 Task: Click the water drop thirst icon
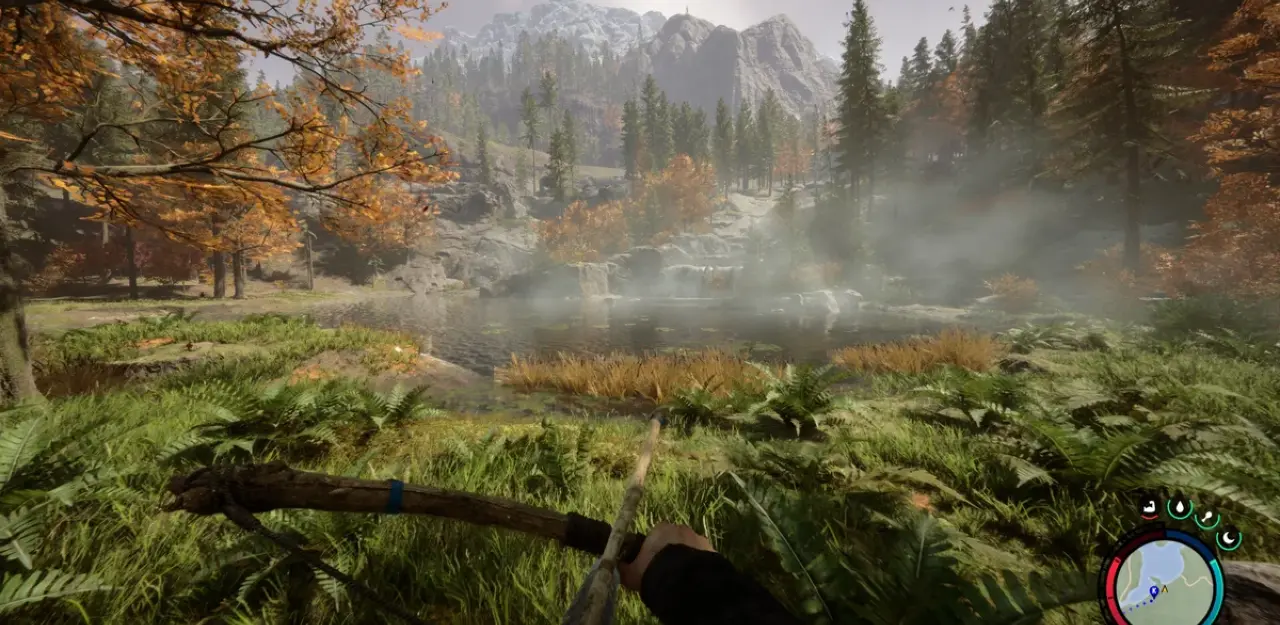(x=1179, y=509)
